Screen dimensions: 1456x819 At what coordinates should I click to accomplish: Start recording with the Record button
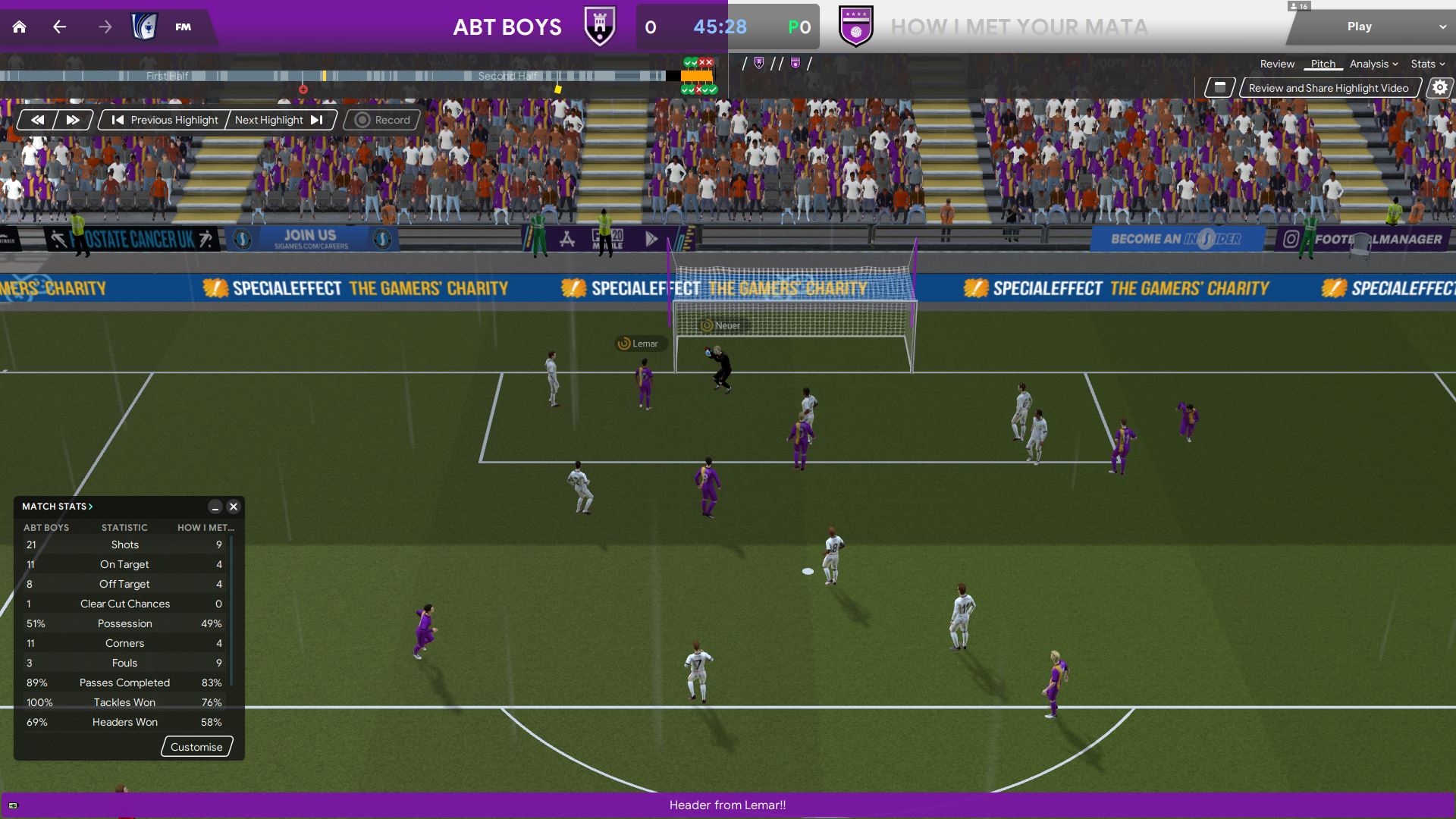point(382,120)
